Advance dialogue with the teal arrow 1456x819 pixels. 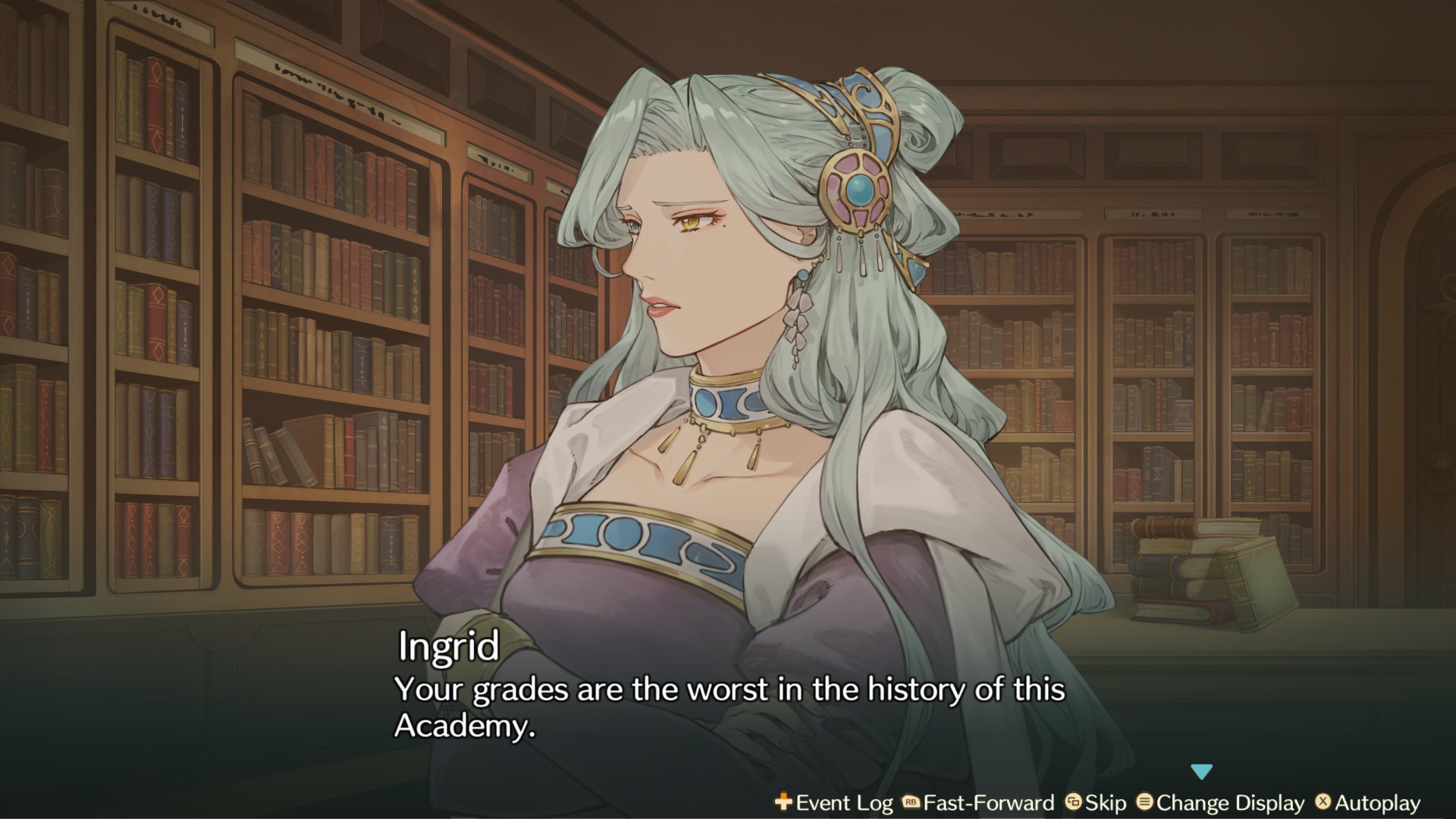pos(1201,772)
